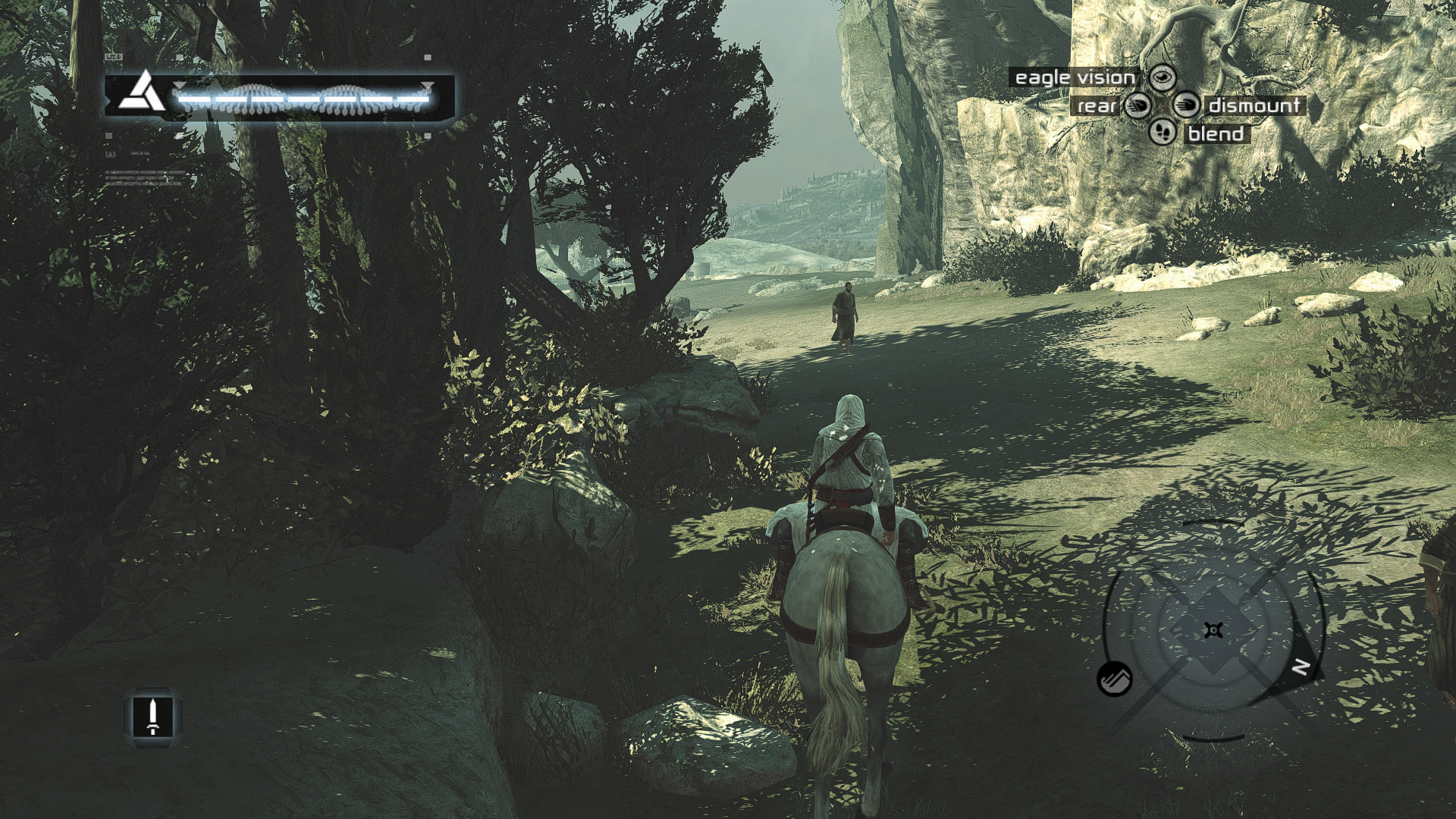Choose the dismount action label
Image resolution: width=1456 pixels, height=819 pixels.
(x=1254, y=105)
